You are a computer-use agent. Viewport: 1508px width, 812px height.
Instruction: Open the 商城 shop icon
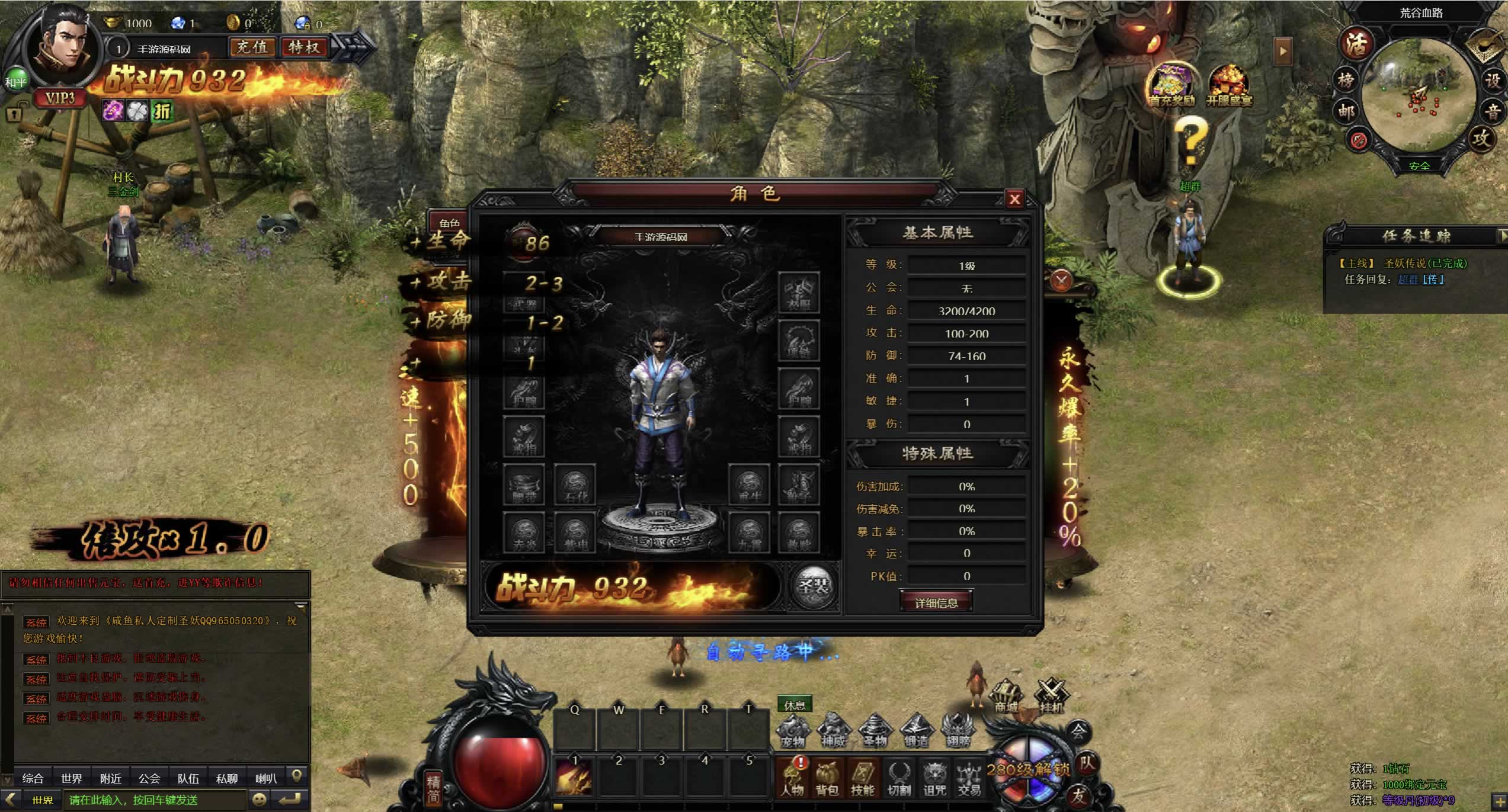coord(1006,697)
